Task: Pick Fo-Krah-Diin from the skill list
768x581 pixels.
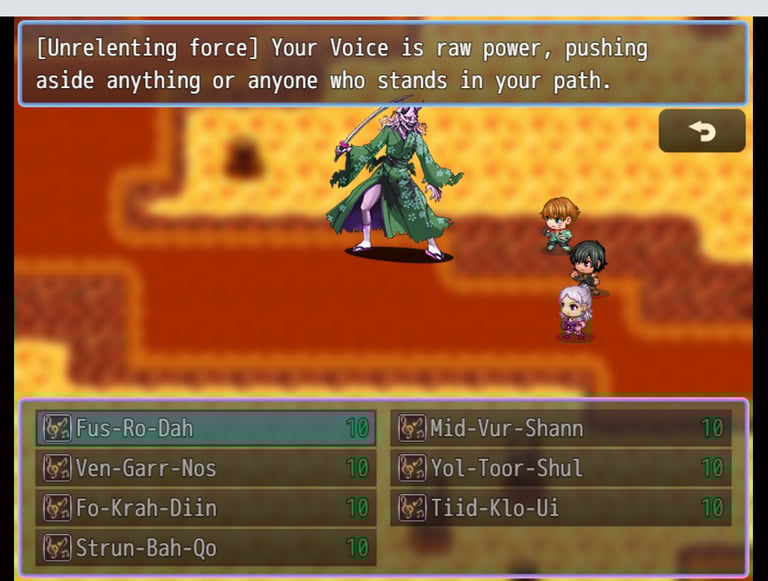Action: (206, 508)
